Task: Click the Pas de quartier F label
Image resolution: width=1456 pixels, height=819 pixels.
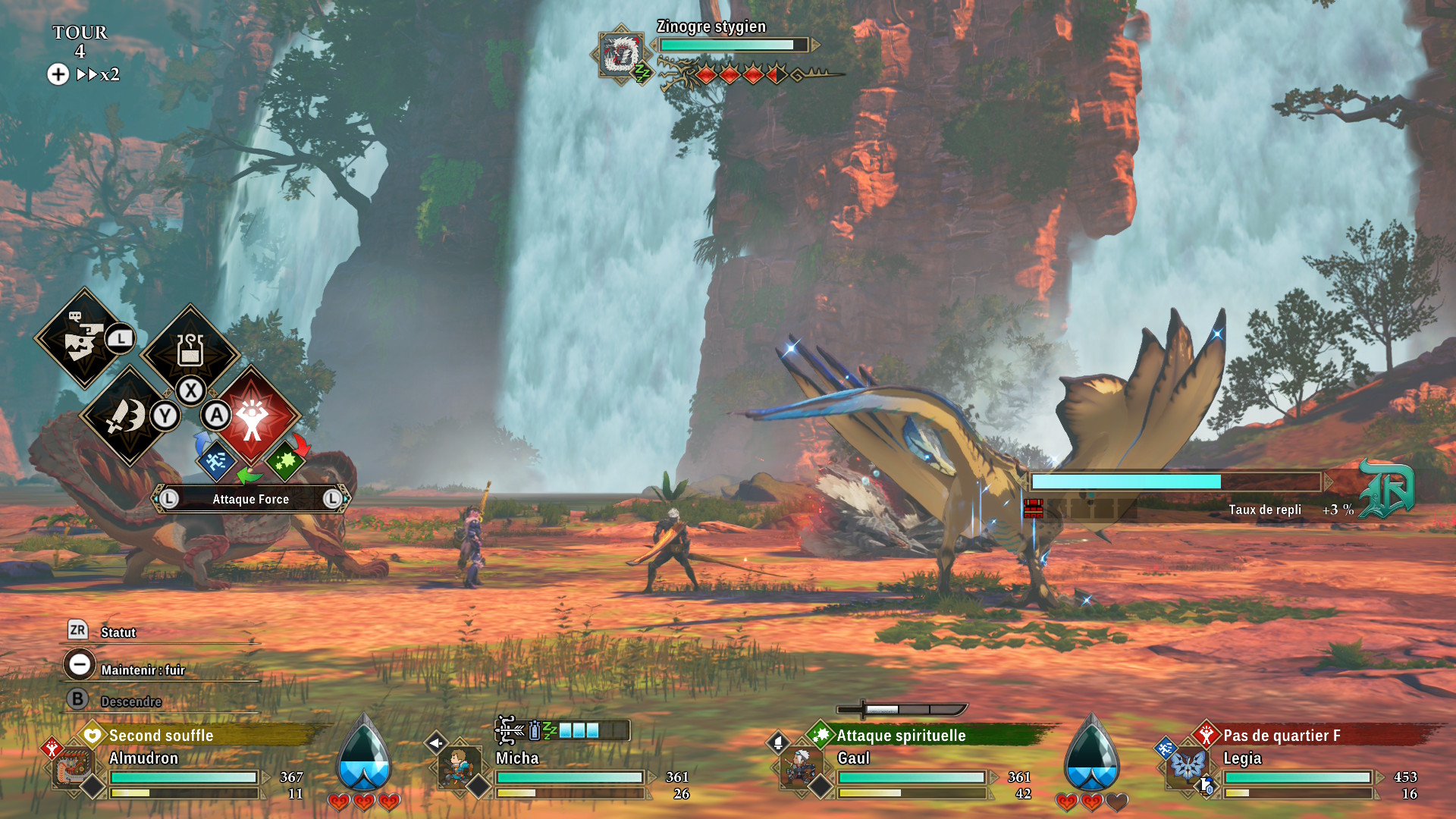Action: tap(1282, 736)
